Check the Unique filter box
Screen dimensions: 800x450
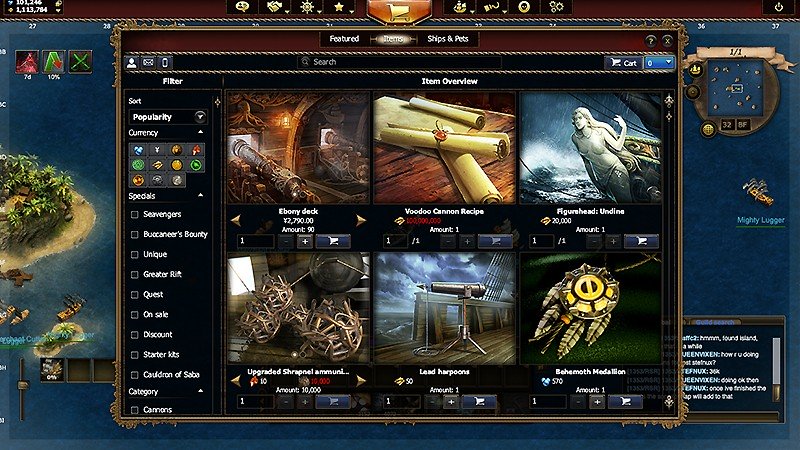coord(135,254)
